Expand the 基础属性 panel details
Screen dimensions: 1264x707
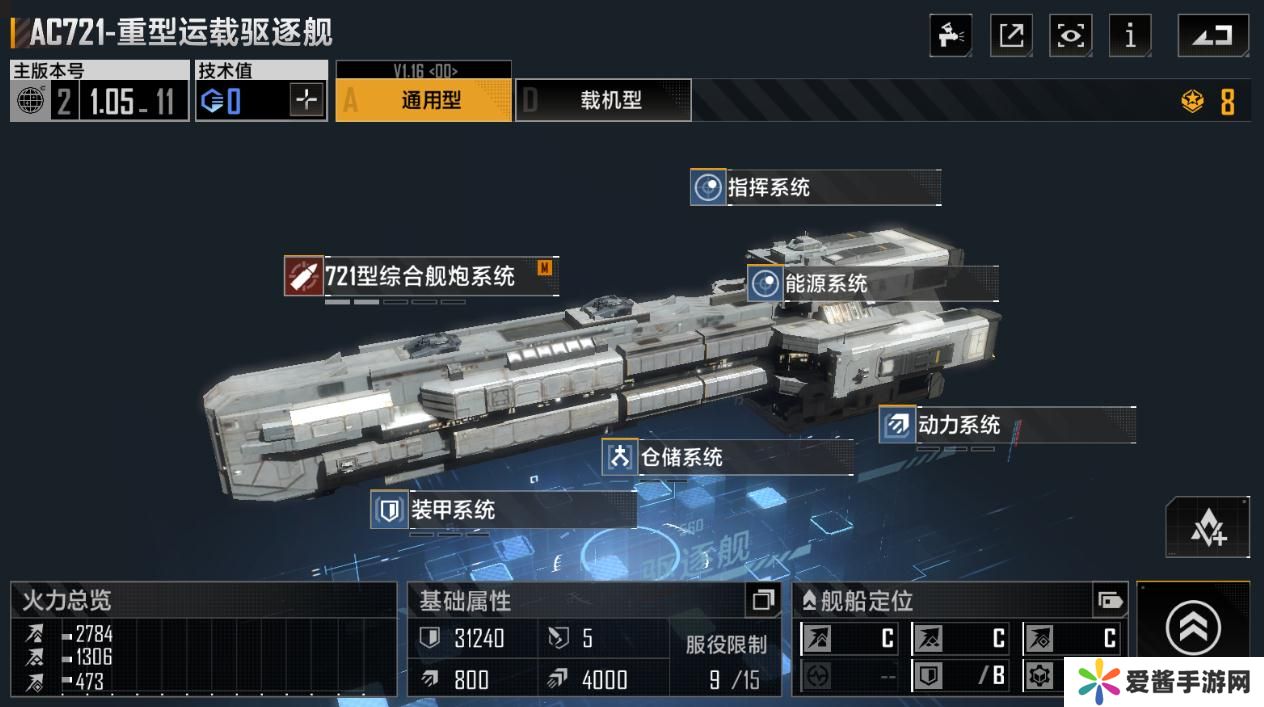(x=763, y=600)
